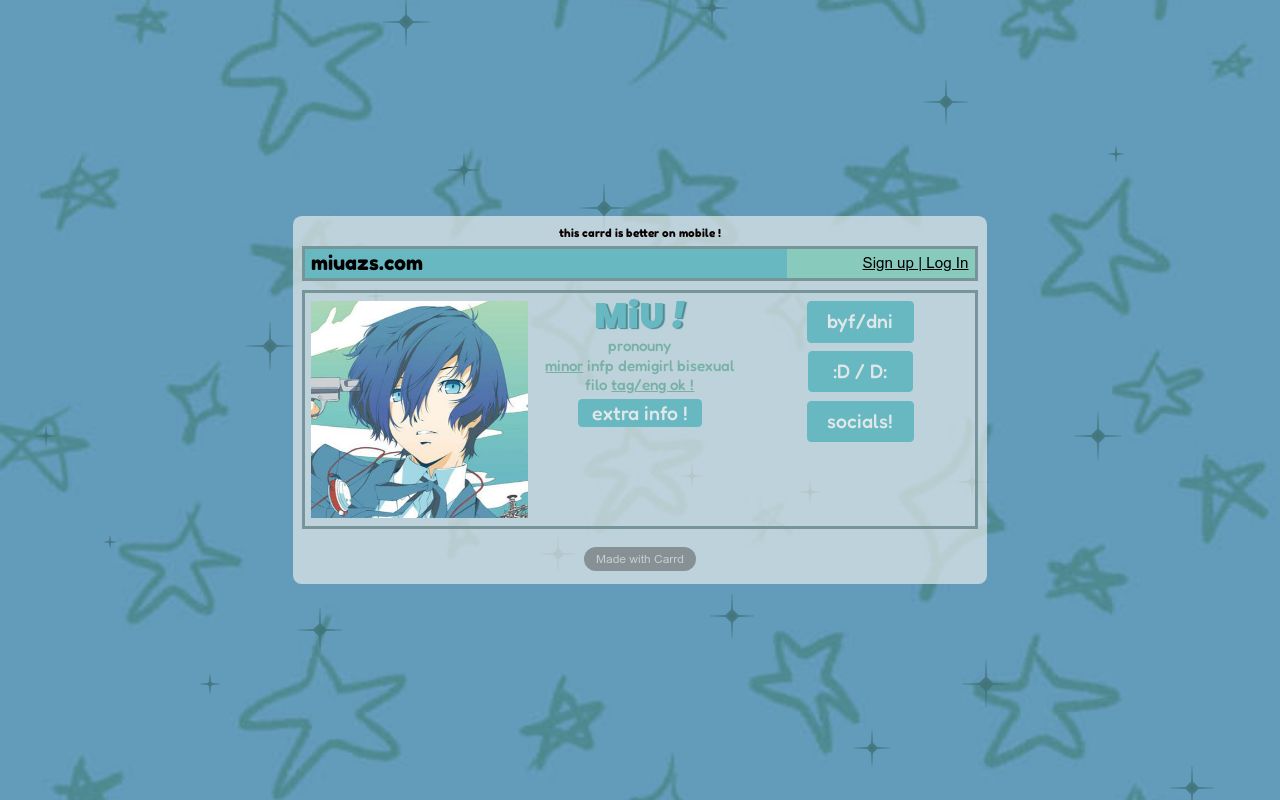Viewport: 1280px width, 800px height.
Task: Click the Persona character portrait
Action: click(419, 410)
